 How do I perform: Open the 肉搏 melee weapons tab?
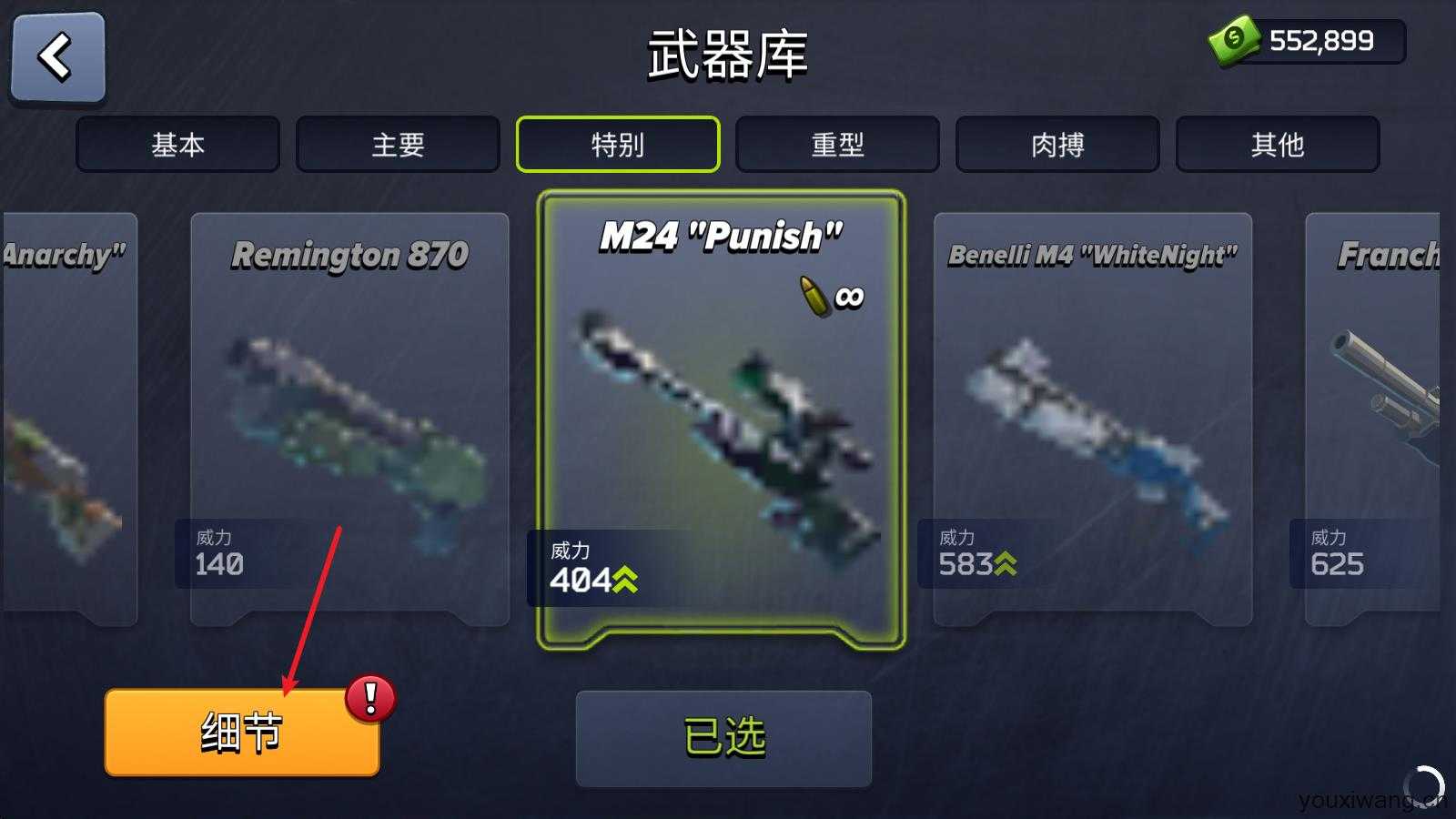[x=1058, y=144]
